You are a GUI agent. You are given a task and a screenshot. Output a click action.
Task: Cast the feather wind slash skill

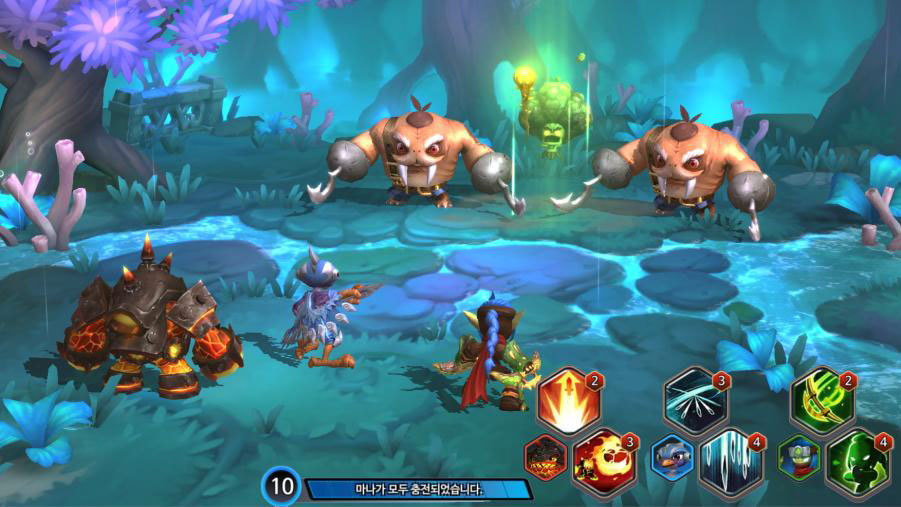[x=694, y=400]
